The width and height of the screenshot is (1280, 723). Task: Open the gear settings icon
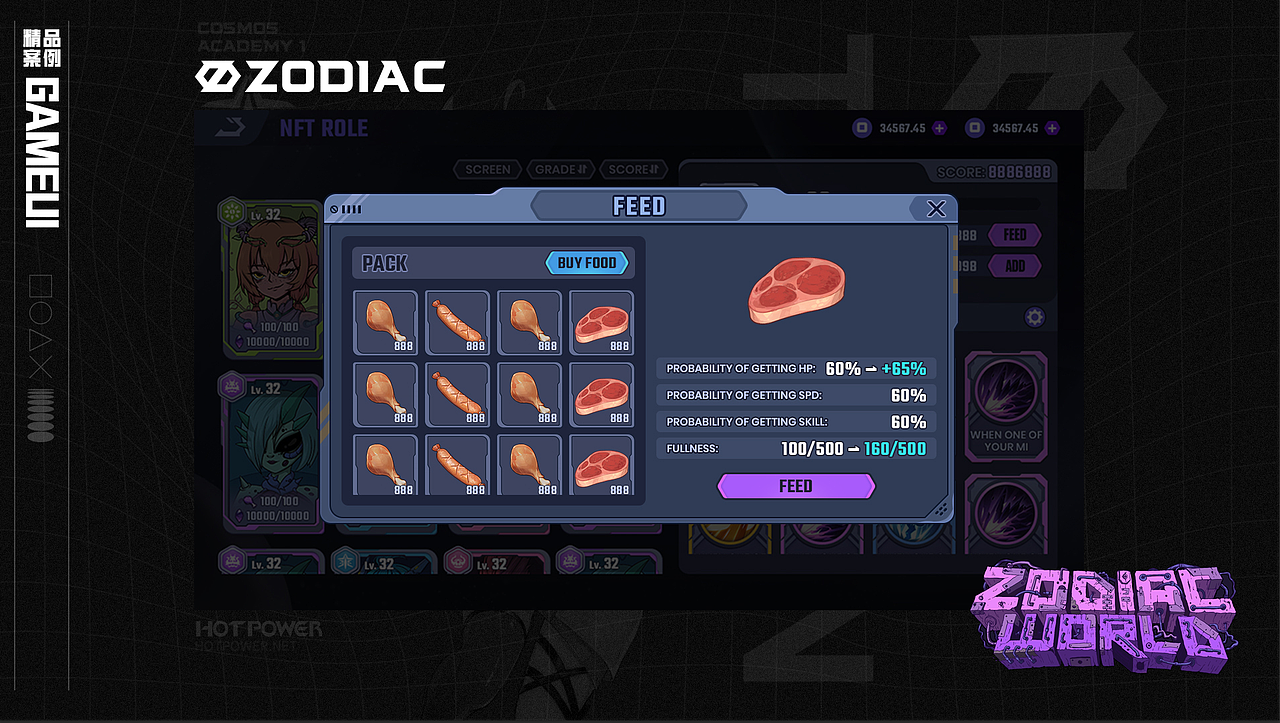pos(1035,318)
